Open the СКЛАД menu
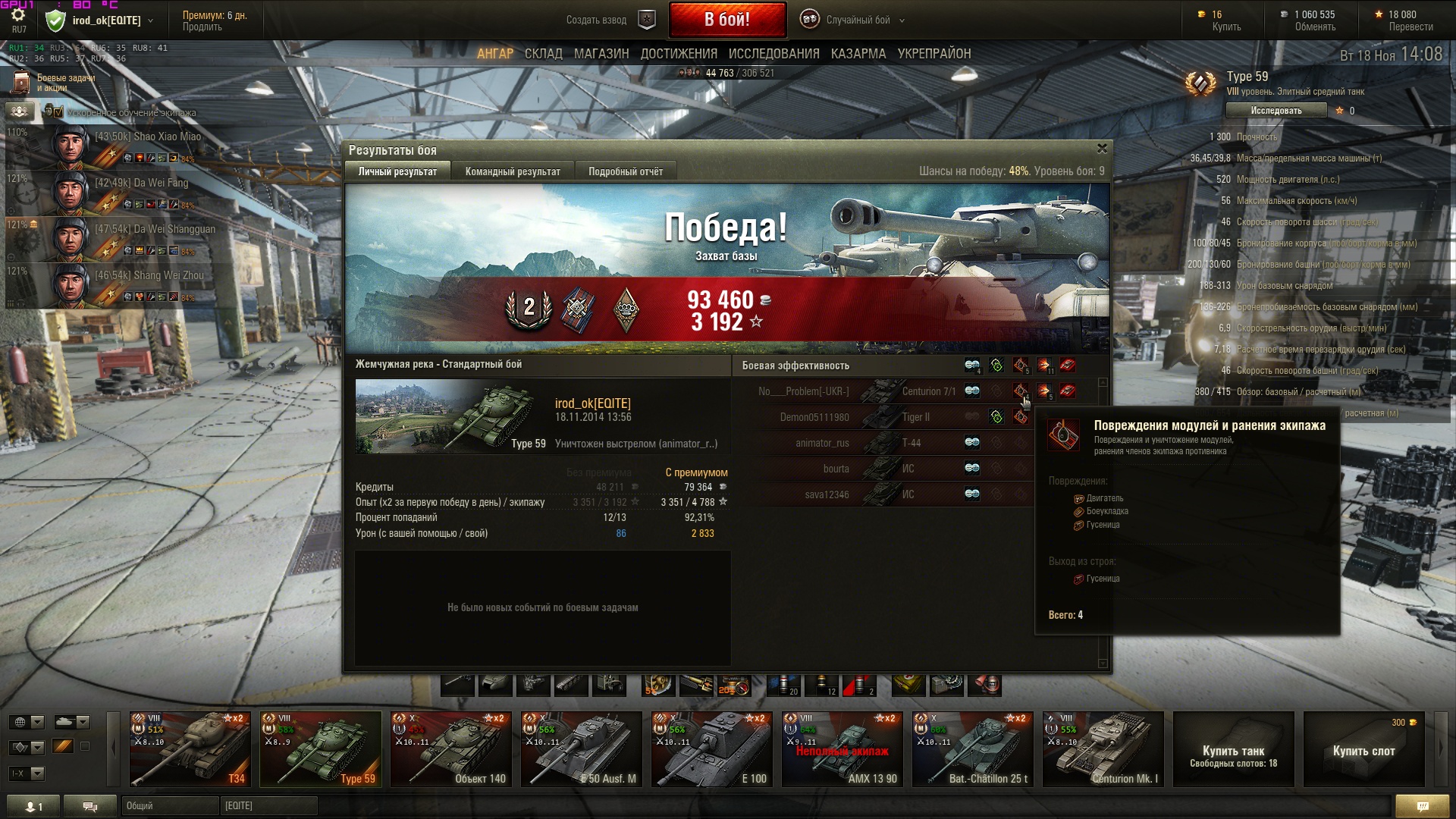1456x819 pixels. pos(543,54)
